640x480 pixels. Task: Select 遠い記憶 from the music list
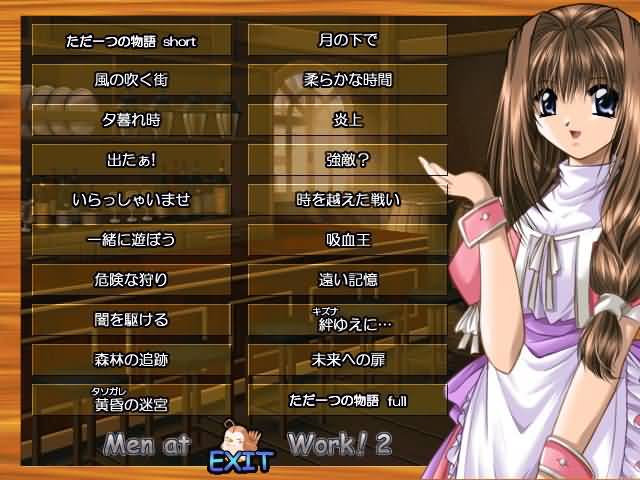(x=348, y=280)
